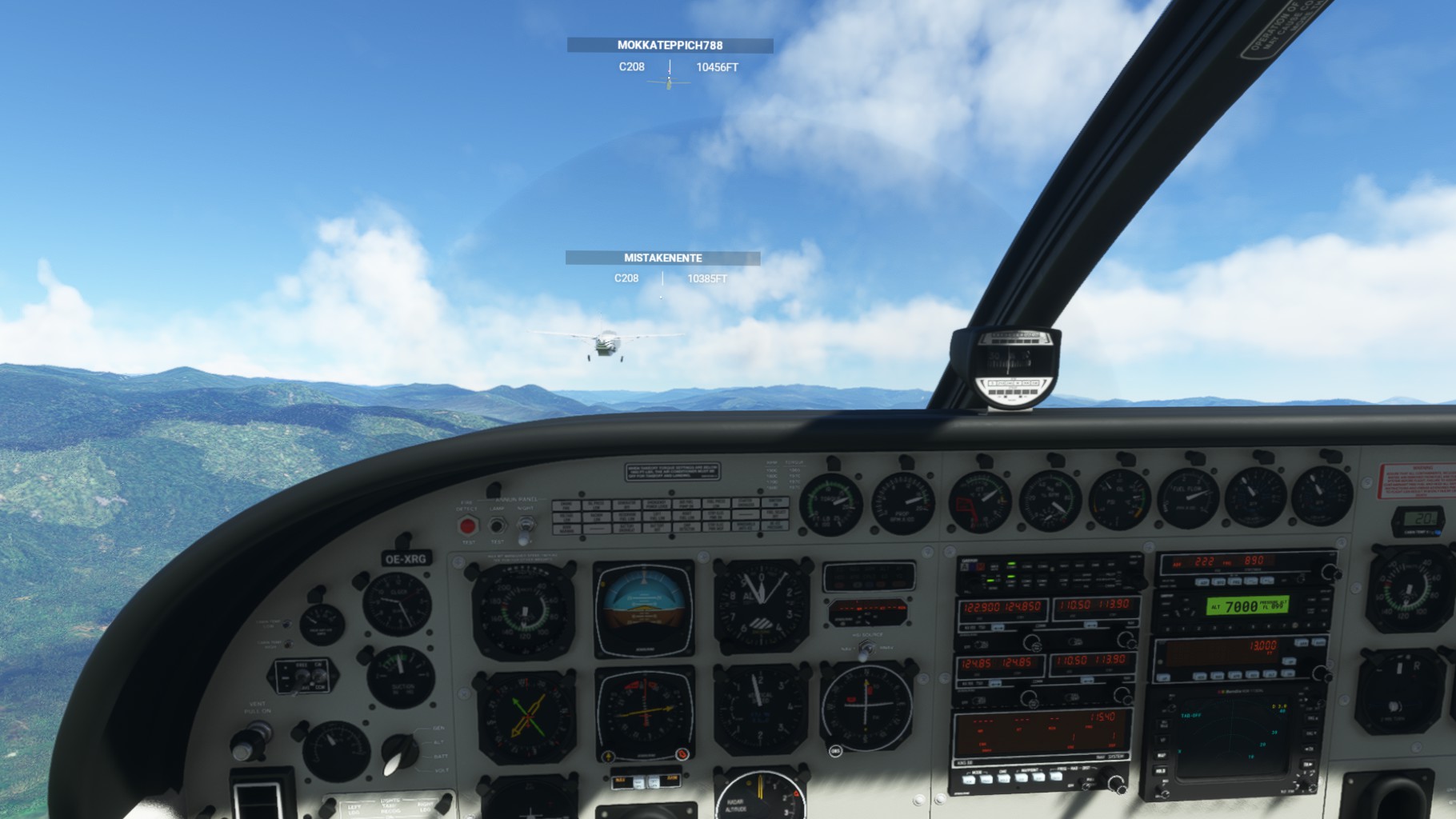Toggle the HSI source switch
This screenshot has height=819, width=1456.
[x=864, y=653]
